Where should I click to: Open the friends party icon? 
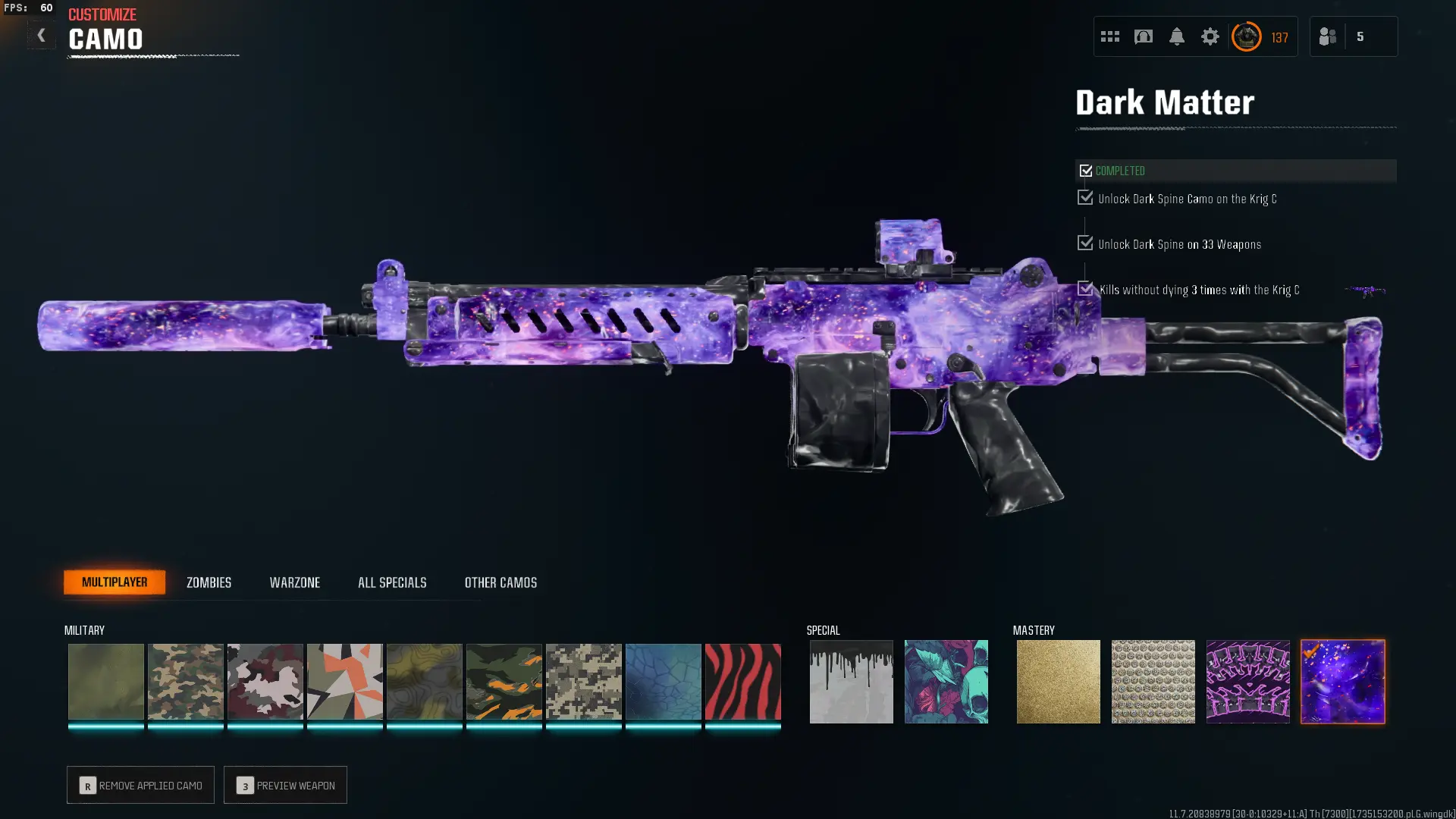(x=1328, y=36)
